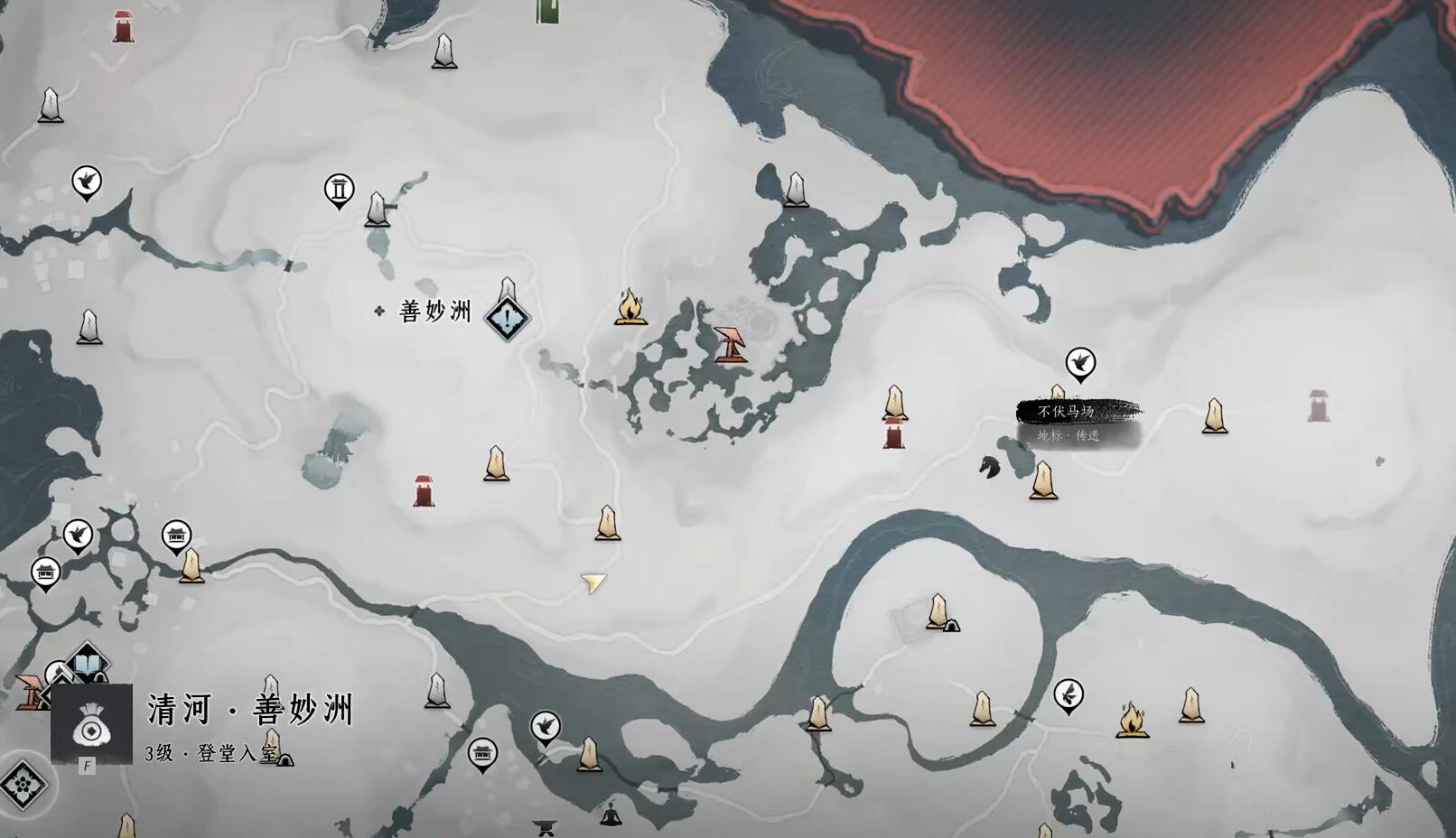Select the pillar gate pin marker
The height and width of the screenshot is (838, 1456).
339,190
